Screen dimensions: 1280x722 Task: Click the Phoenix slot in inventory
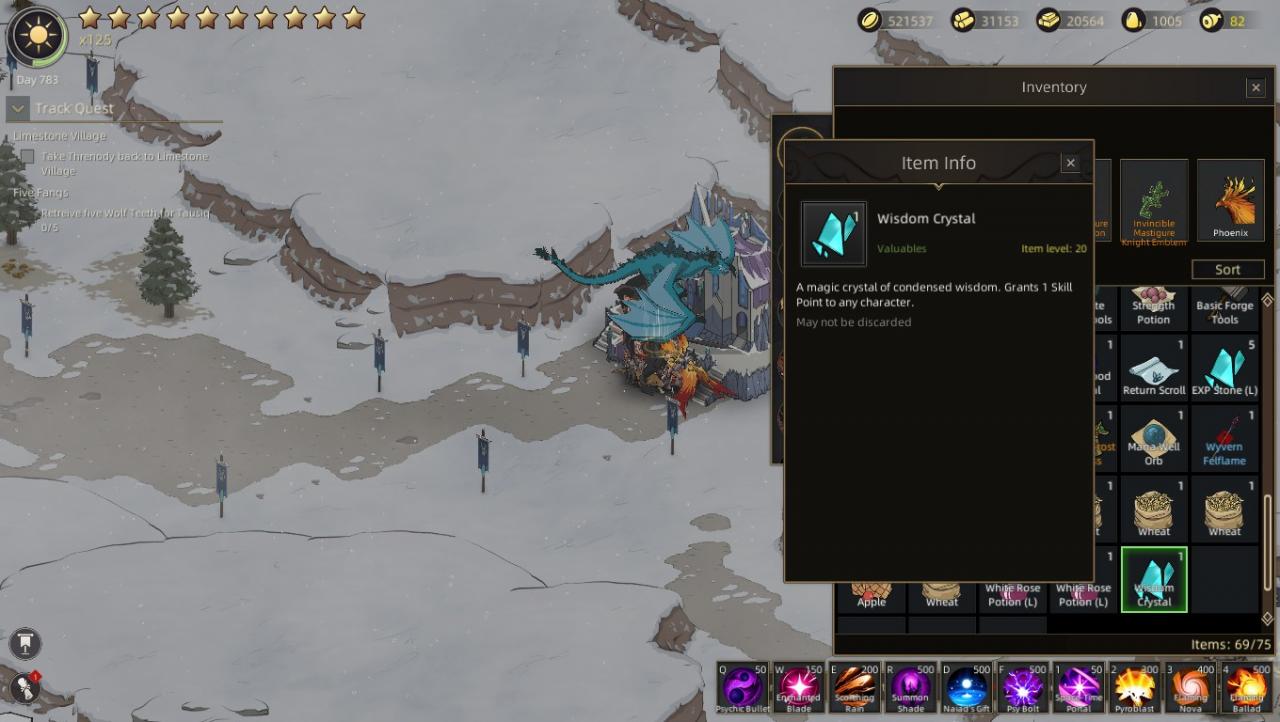[x=1230, y=200]
